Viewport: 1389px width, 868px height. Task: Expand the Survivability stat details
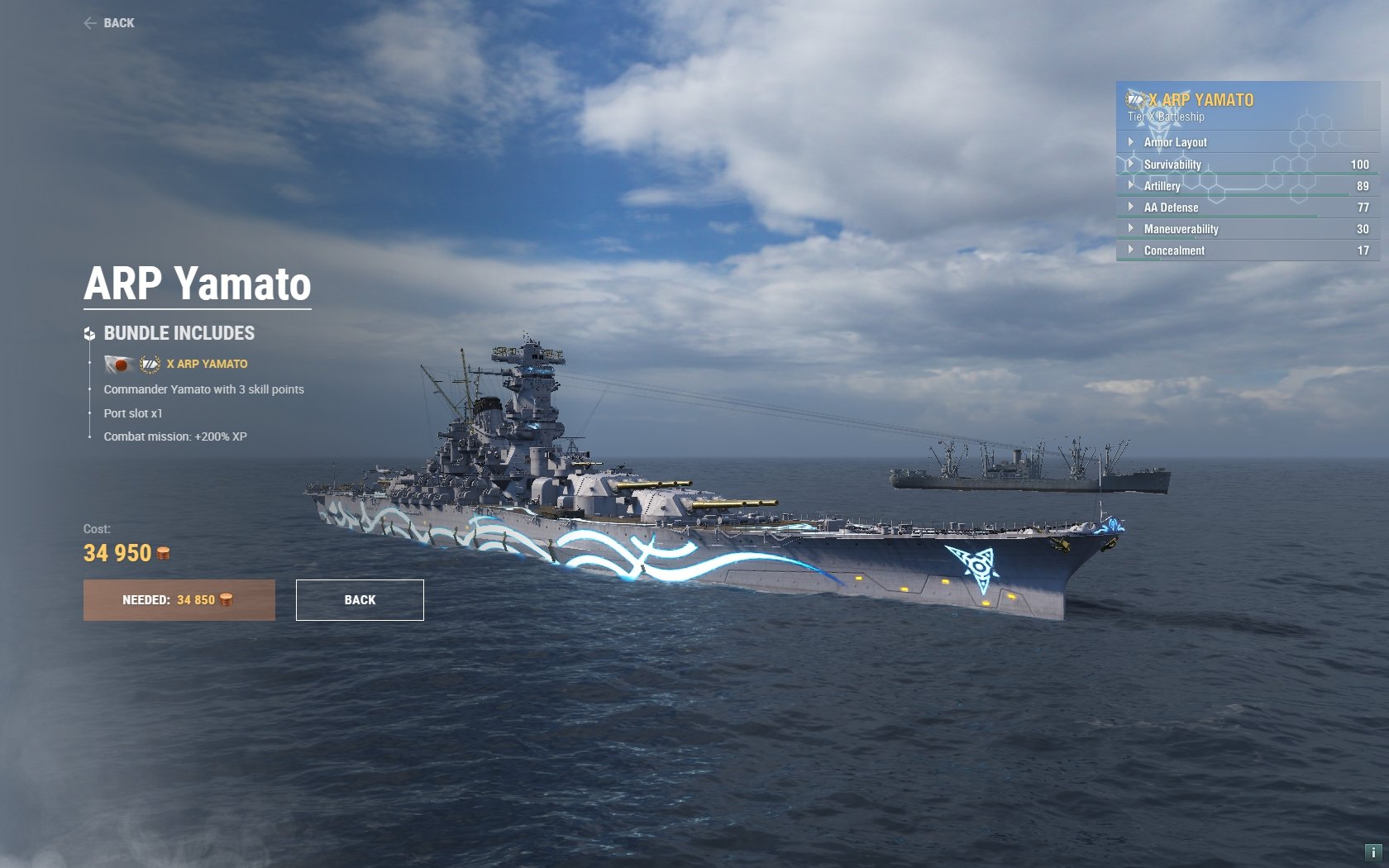1172,165
